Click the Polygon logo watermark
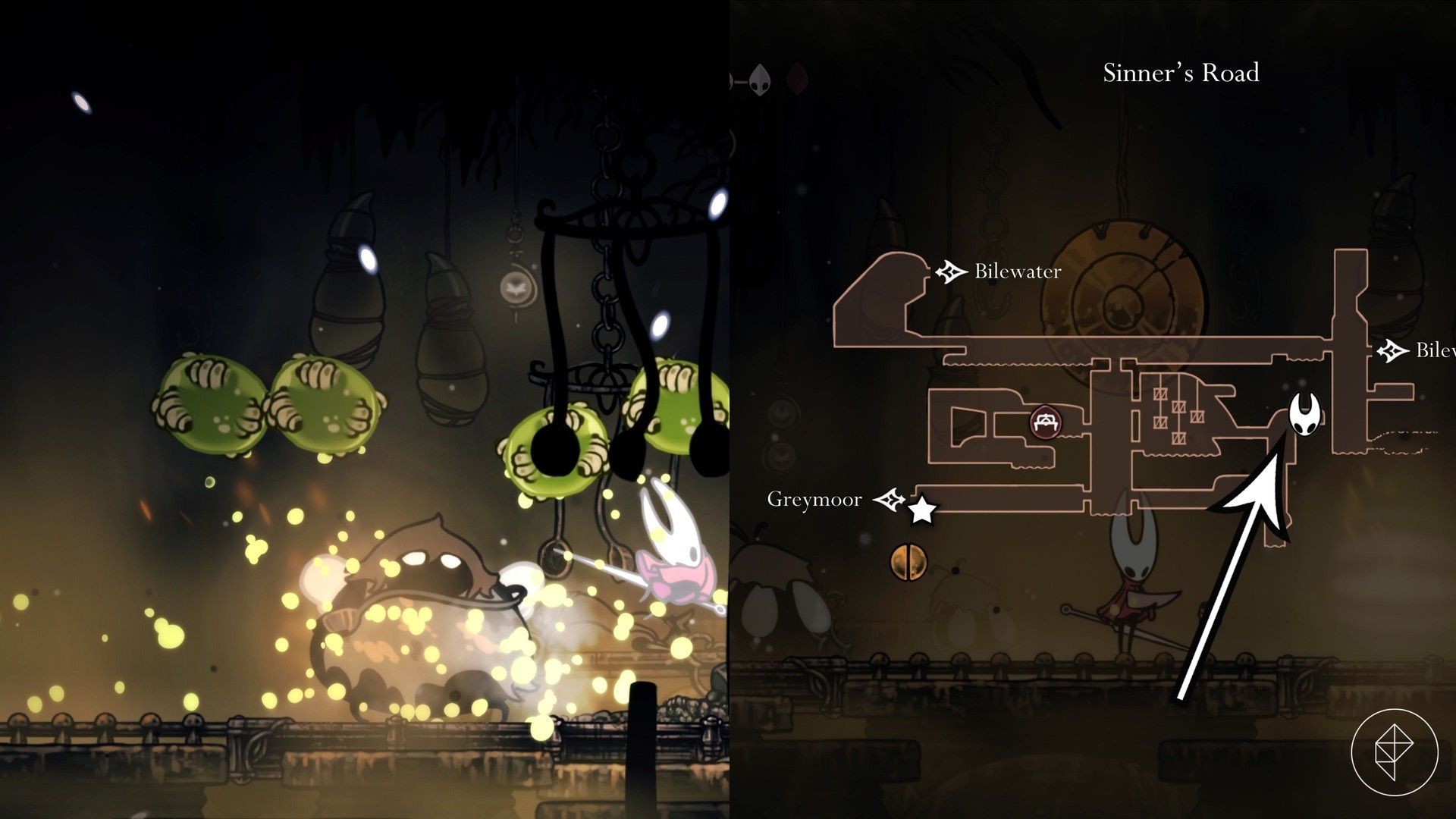The width and height of the screenshot is (1456, 819). click(1394, 752)
